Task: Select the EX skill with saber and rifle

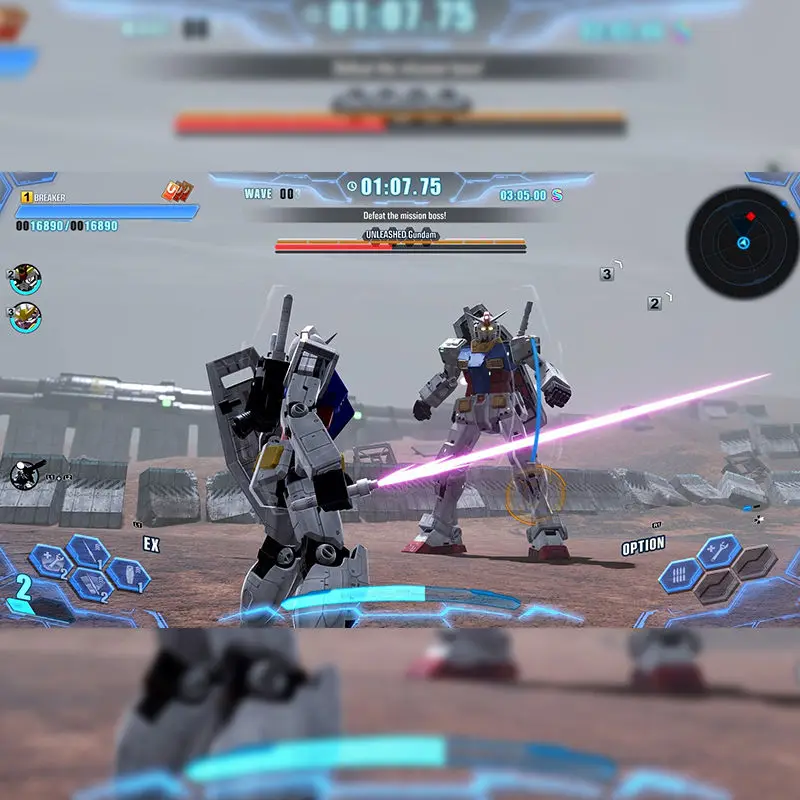Action: click(x=90, y=585)
